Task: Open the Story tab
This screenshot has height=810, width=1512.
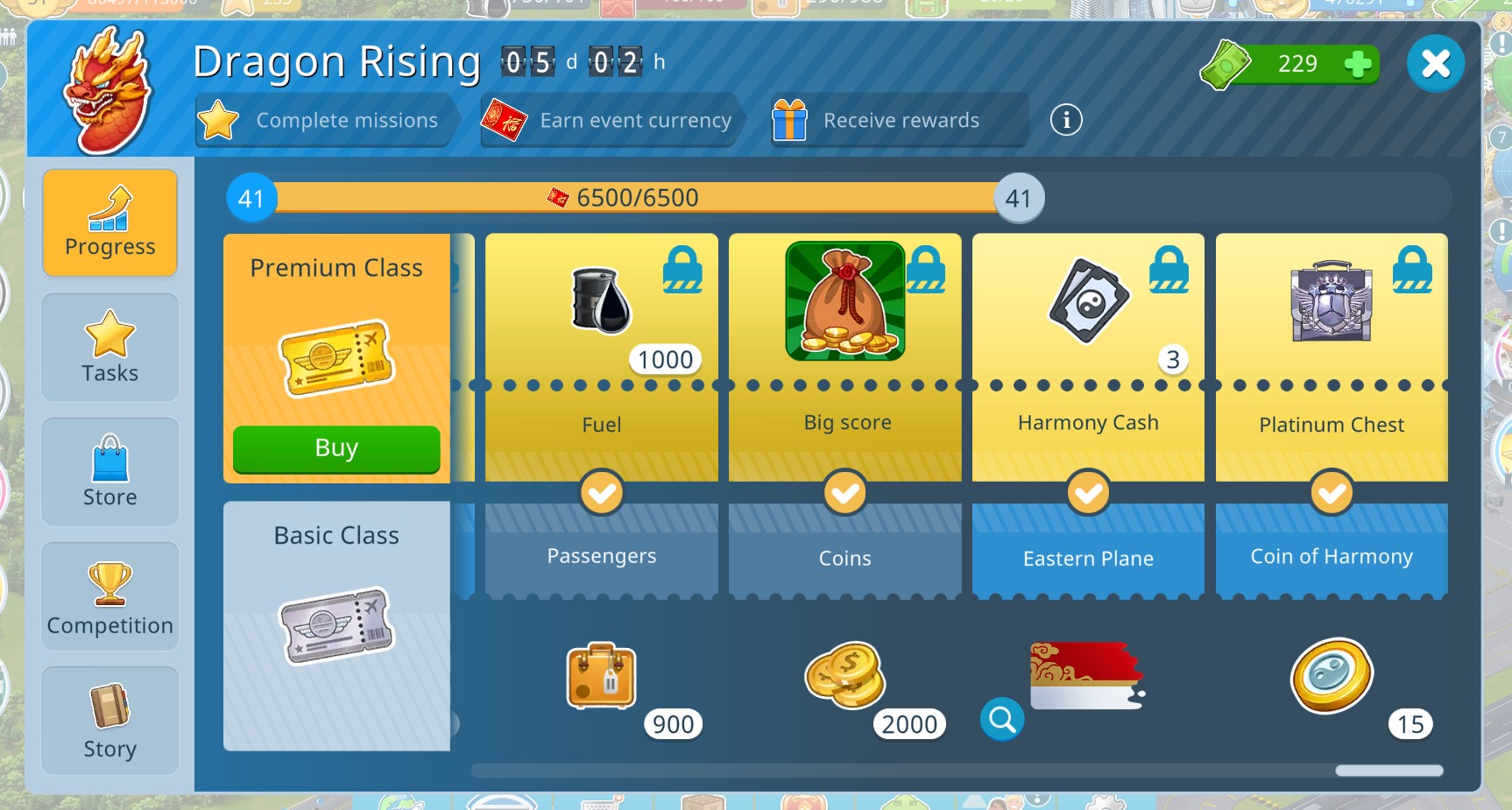Action: click(x=110, y=721)
